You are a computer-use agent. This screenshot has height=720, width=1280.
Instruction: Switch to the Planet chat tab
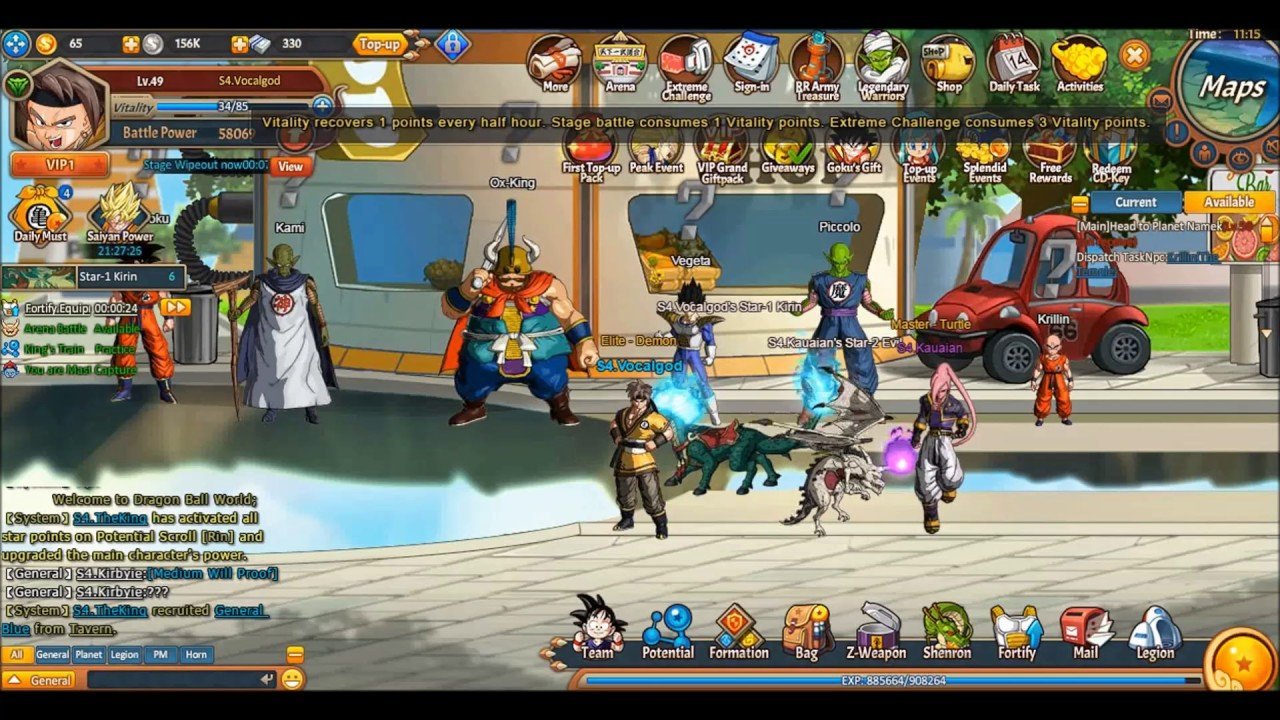[x=89, y=655]
